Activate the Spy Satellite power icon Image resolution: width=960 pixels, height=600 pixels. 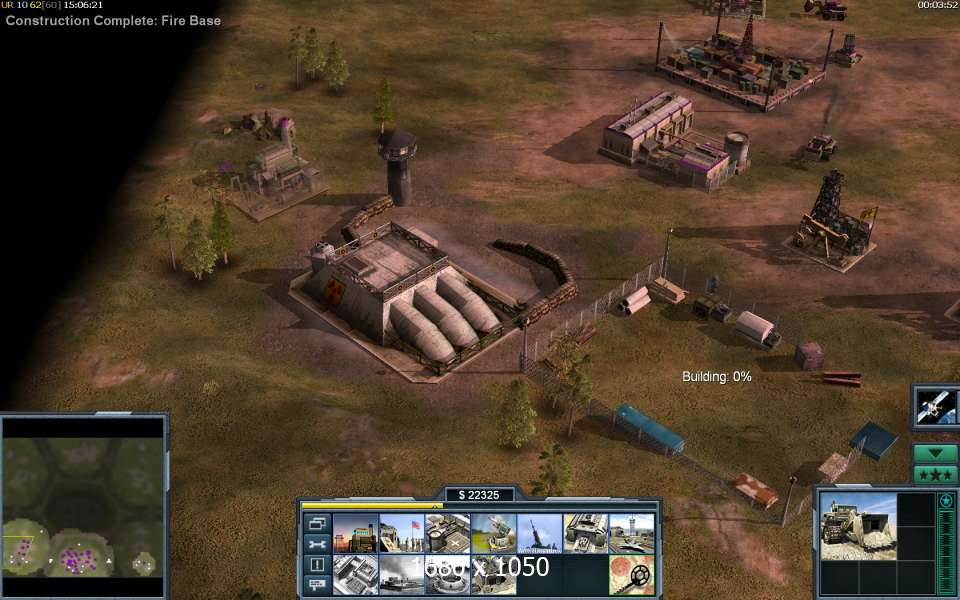(937, 407)
